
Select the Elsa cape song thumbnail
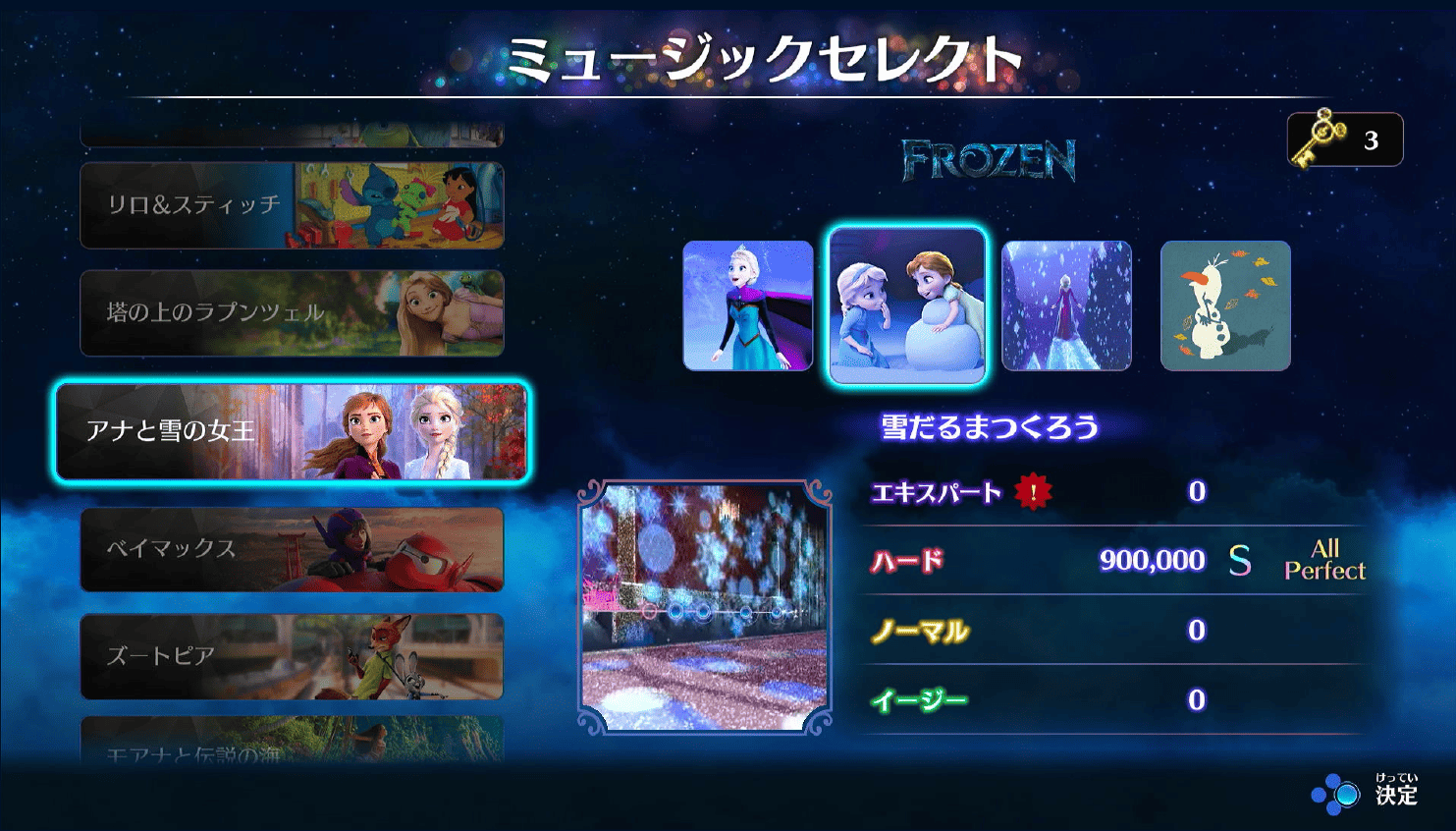point(748,305)
